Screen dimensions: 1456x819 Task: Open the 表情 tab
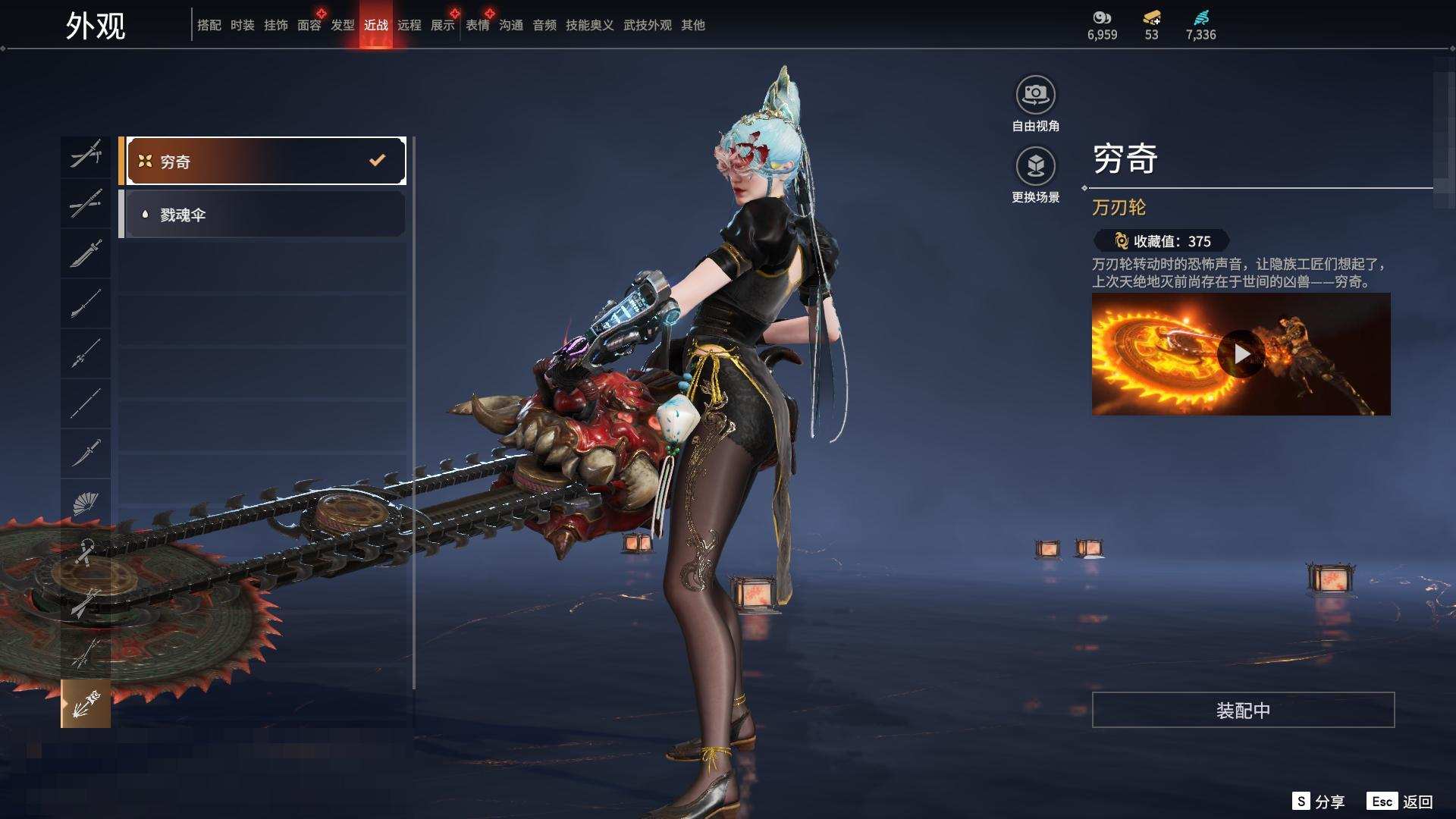pyautogui.click(x=478, y=25)
